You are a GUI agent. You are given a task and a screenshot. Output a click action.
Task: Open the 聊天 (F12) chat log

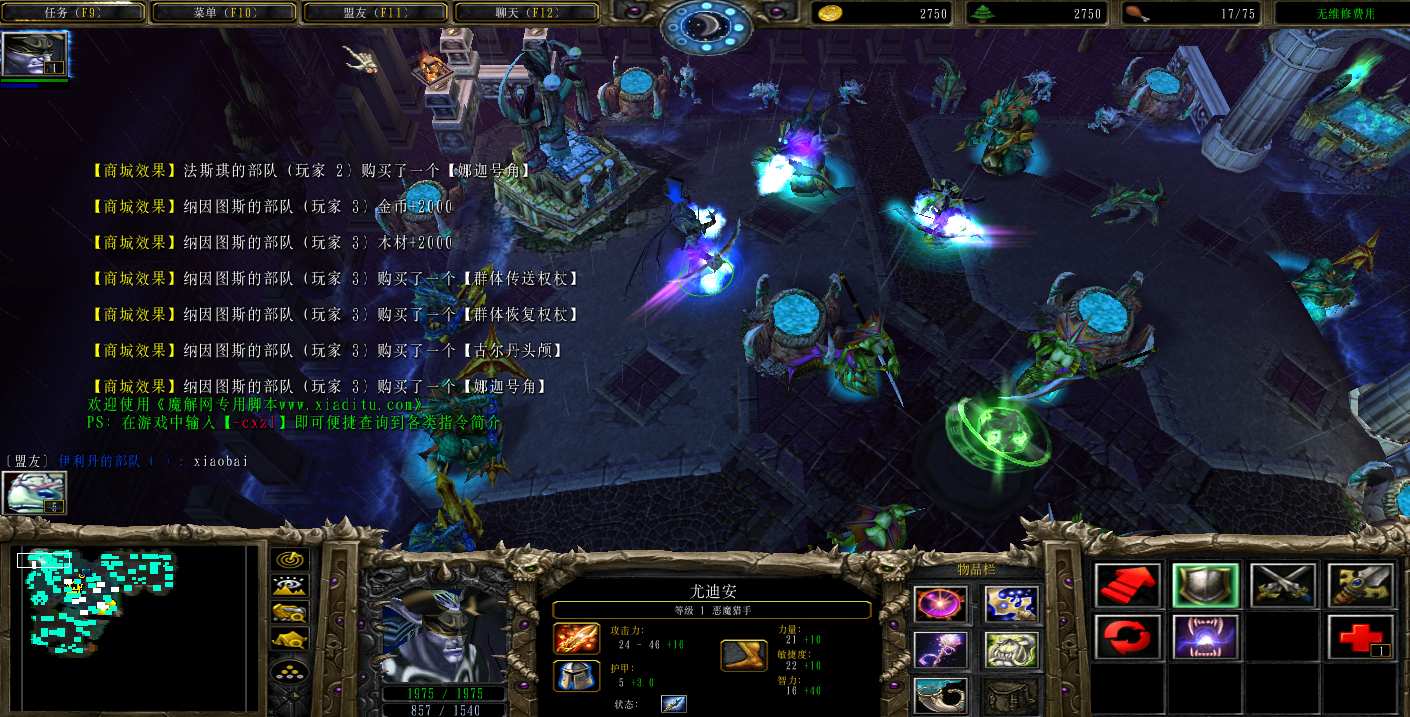[524, 13]
